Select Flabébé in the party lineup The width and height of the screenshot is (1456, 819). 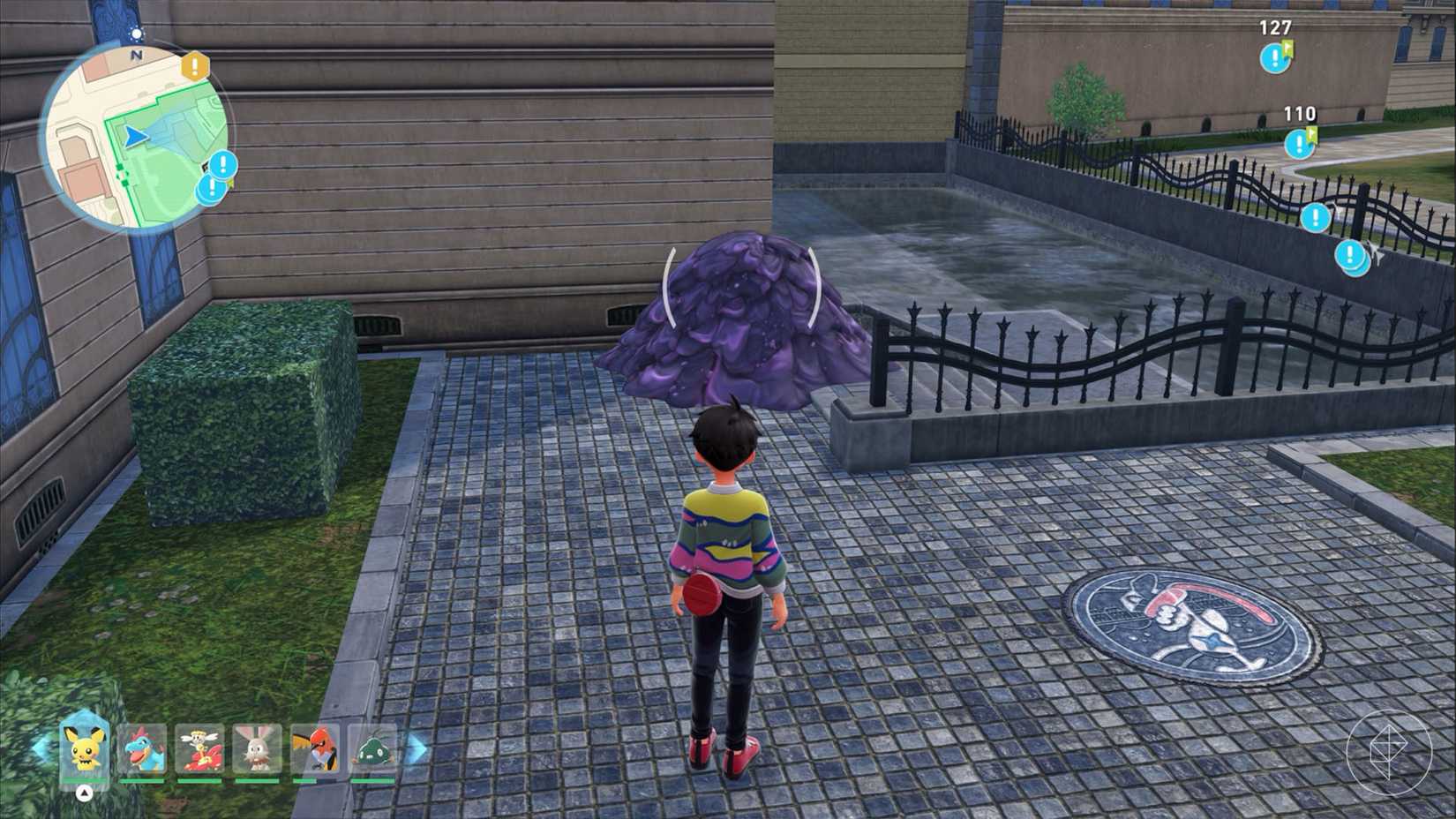tap(199, 748)
